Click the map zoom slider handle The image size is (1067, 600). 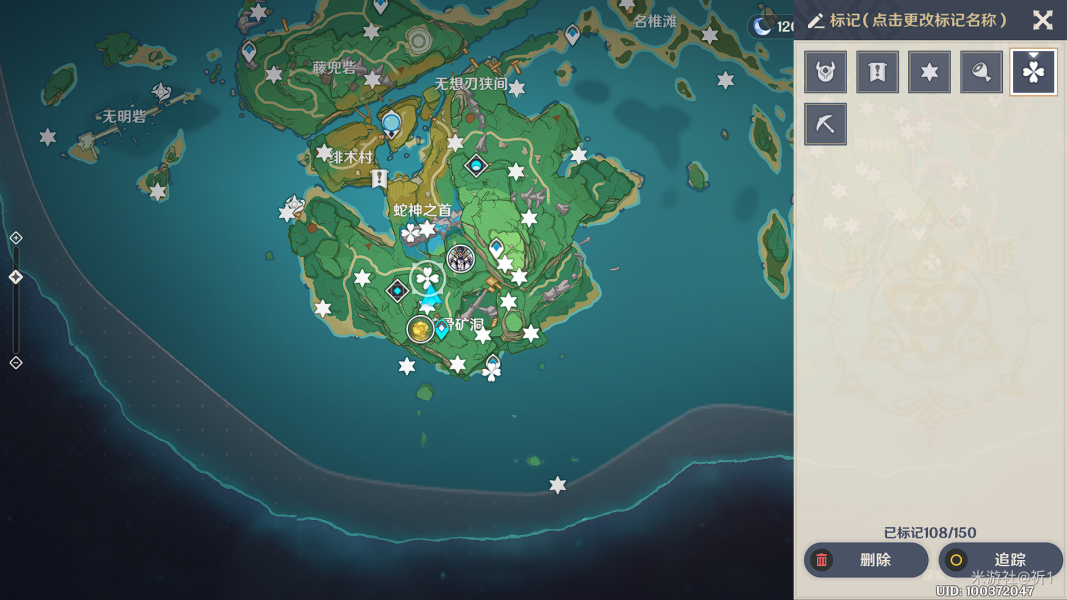[16, 277]
